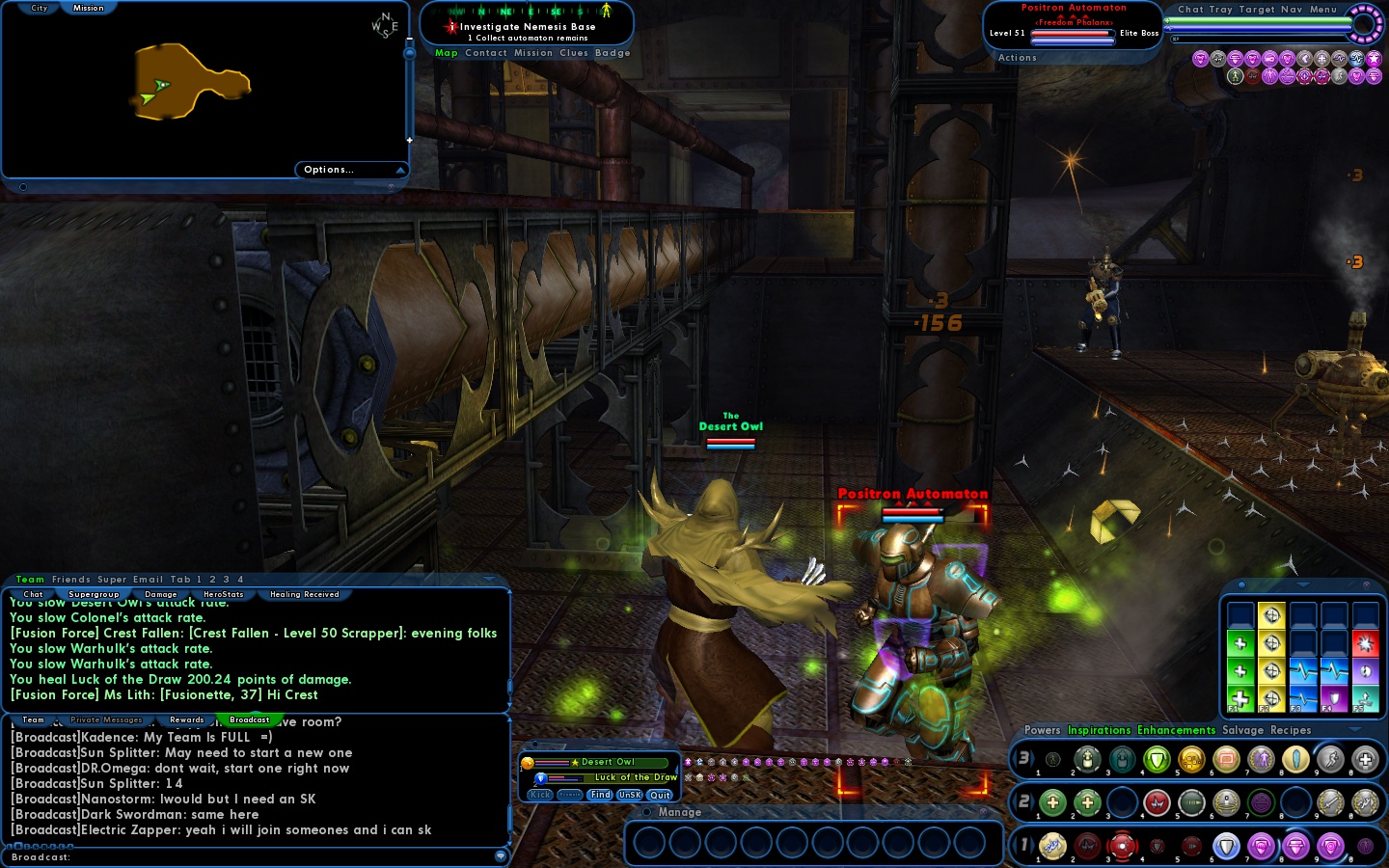Toggle the Enhancements tray display
The image size is (1389, 868).
1176,730
